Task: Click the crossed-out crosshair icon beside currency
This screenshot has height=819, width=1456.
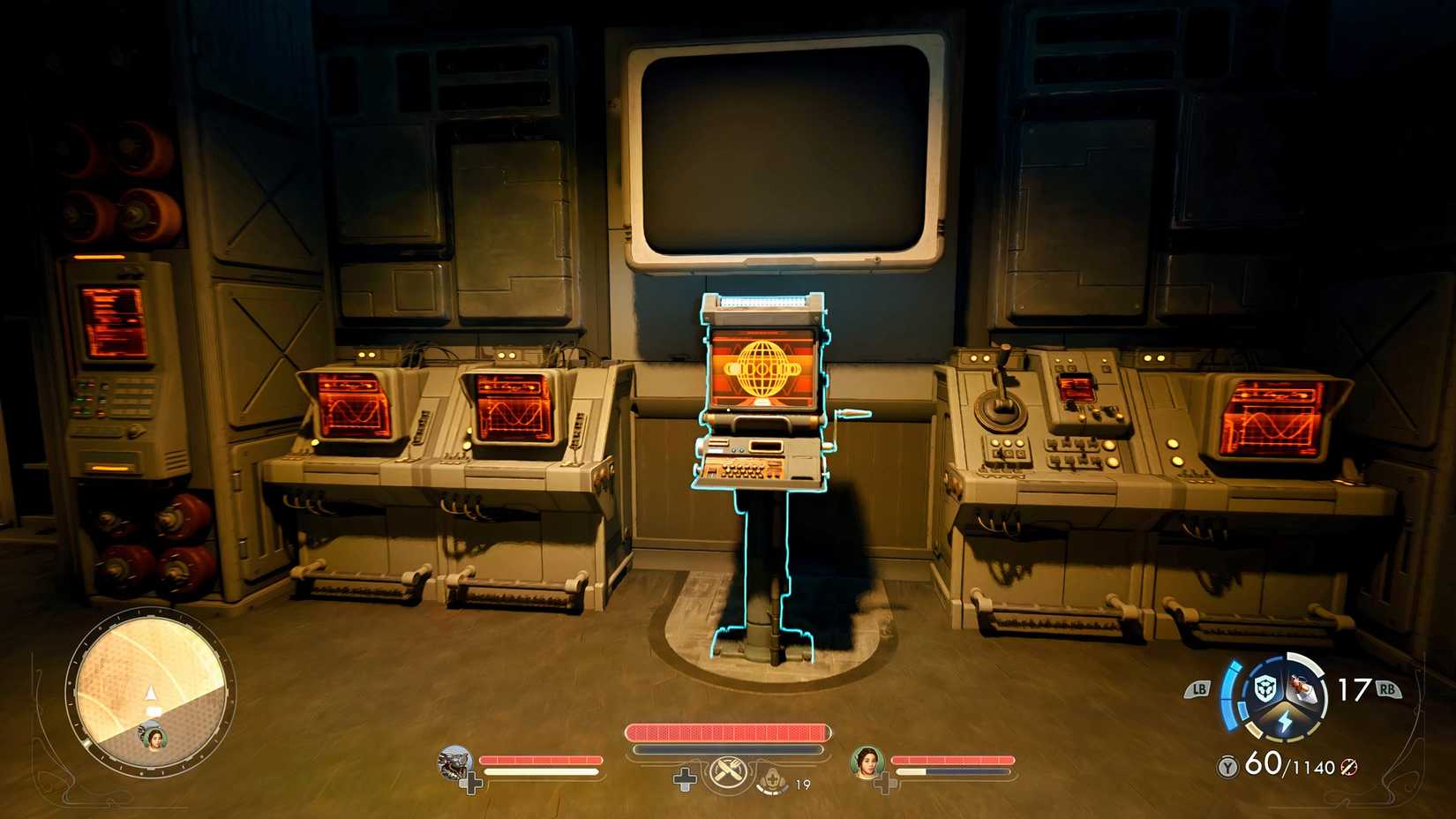Action: [x=1347, y=768]
